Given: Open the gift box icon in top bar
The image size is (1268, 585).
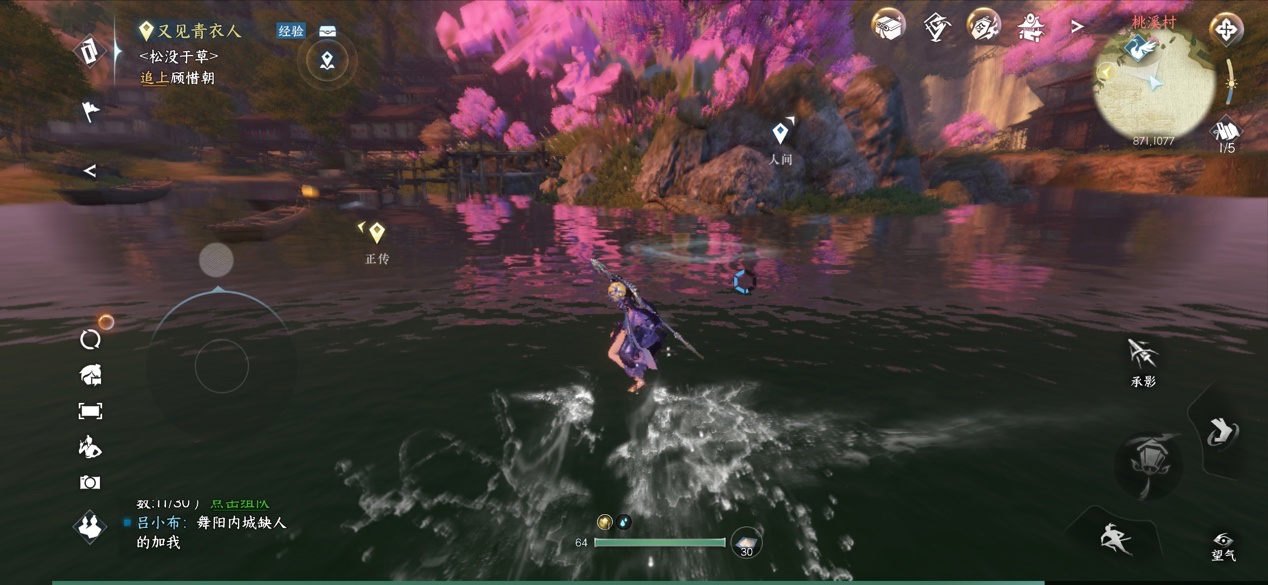Looking at the screenshot, I should (x=887, y=26).
